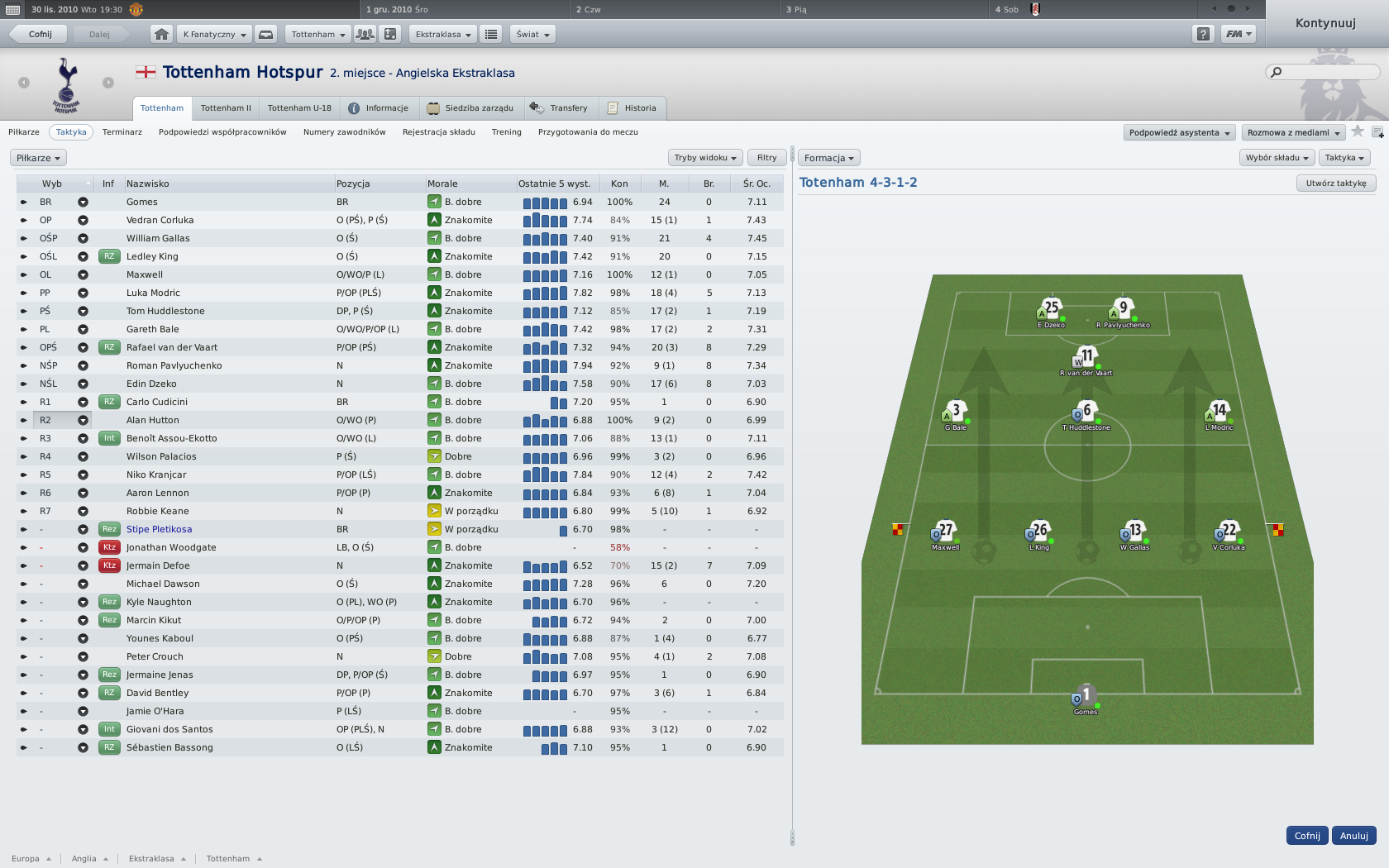Select the Terminarz submenu
1389x868 pixels.
(x=122, y=132)
